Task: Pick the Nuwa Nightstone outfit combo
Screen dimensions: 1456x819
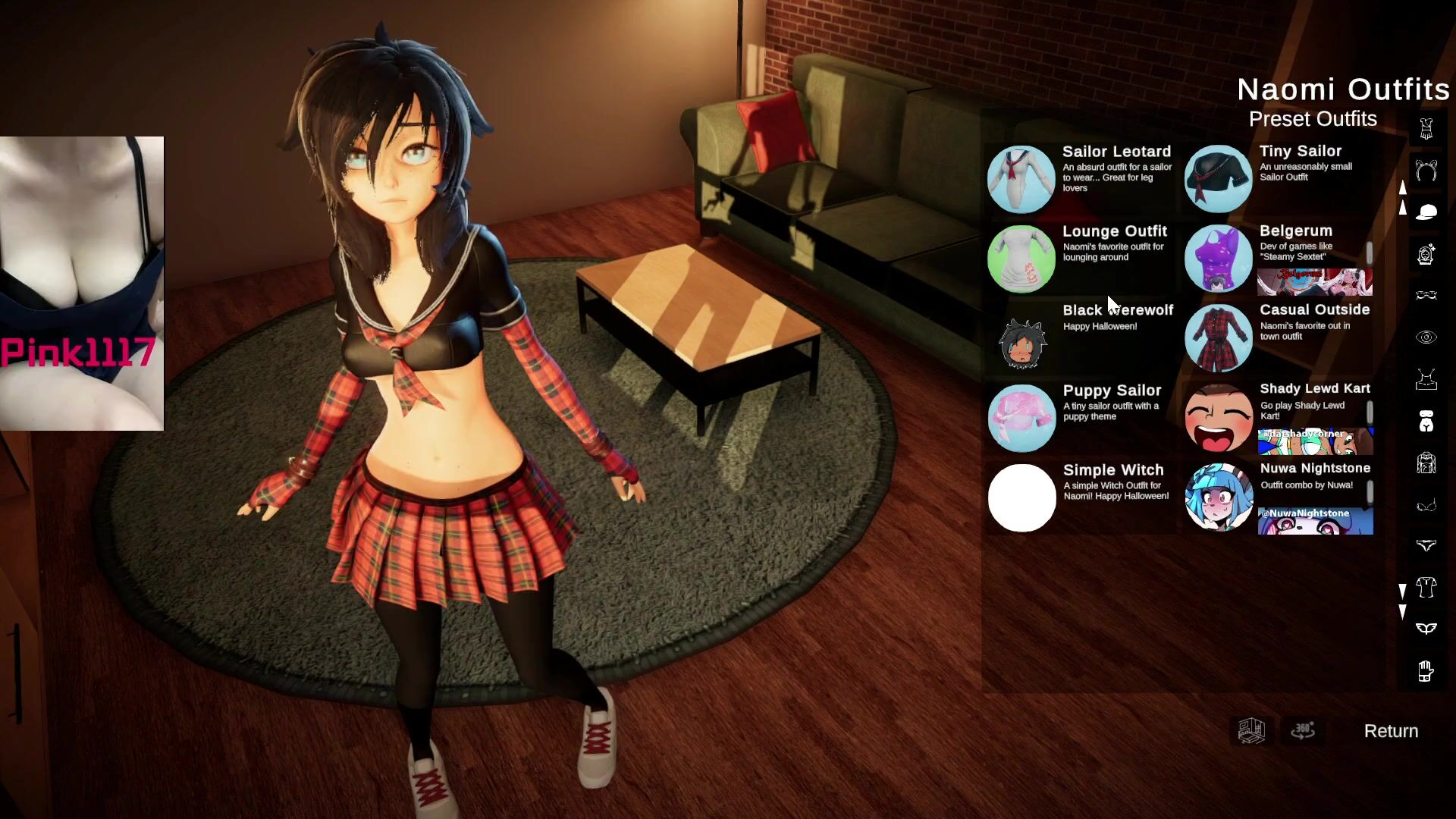Action: pos(1219,497)
